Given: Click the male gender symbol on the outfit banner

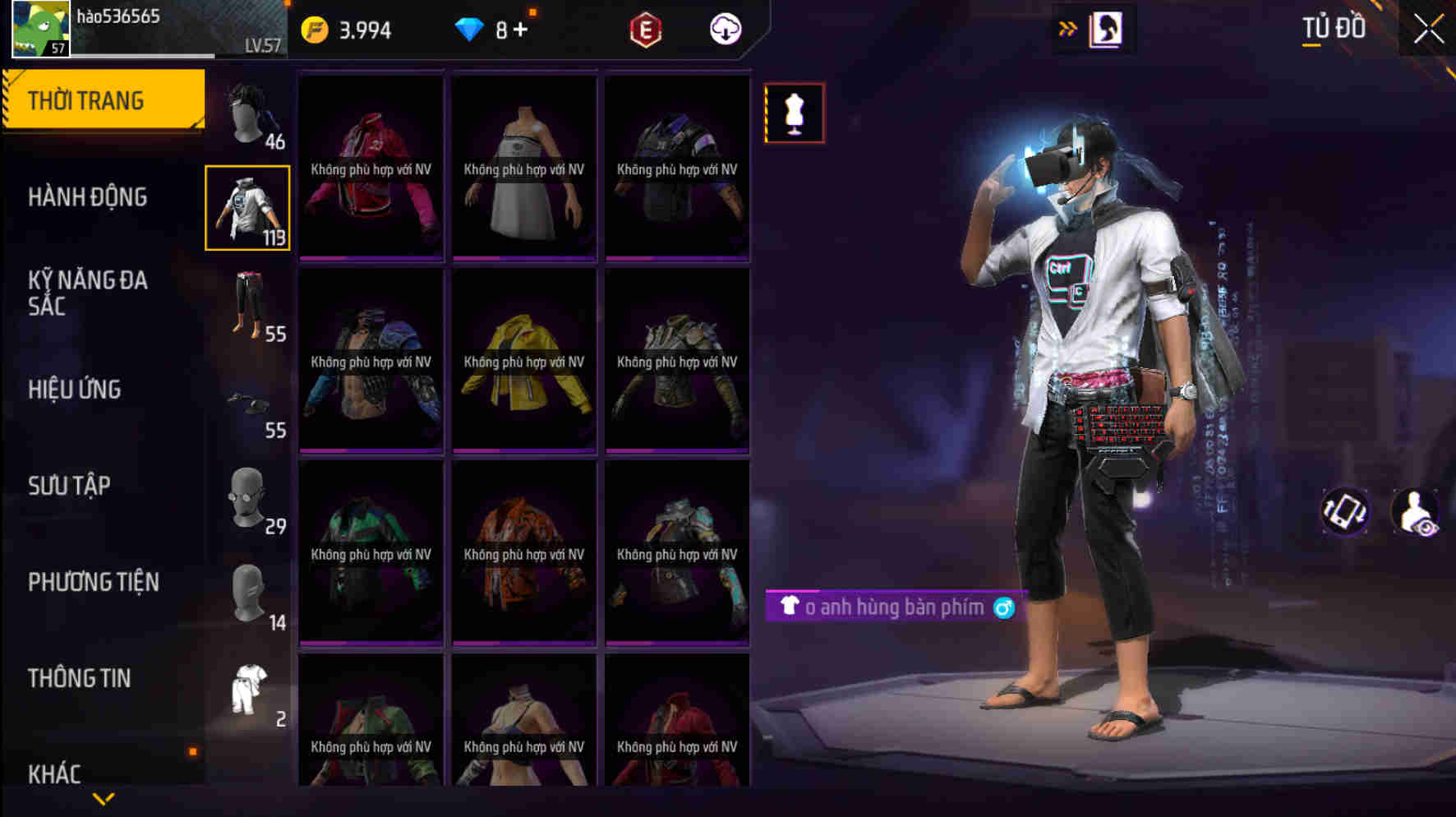Looking at the screenshot, I should [x=1004, y=607].
